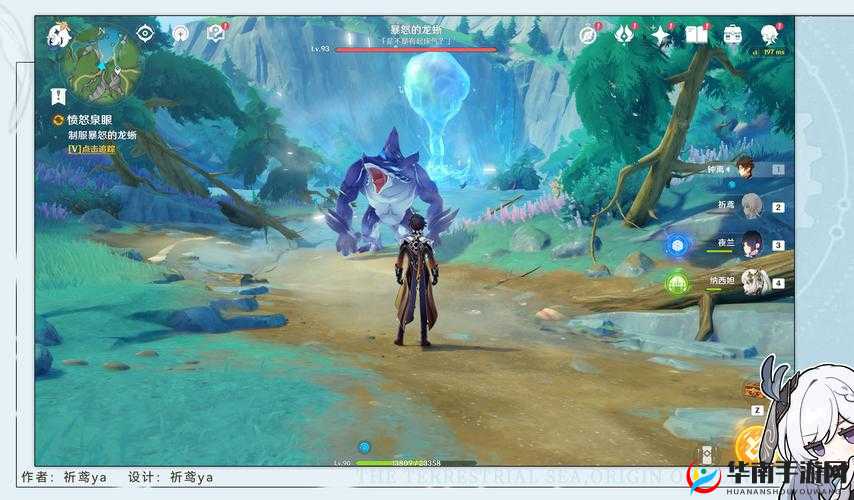Open the events compass icon

pyautogui.click(x=589, y=35)
